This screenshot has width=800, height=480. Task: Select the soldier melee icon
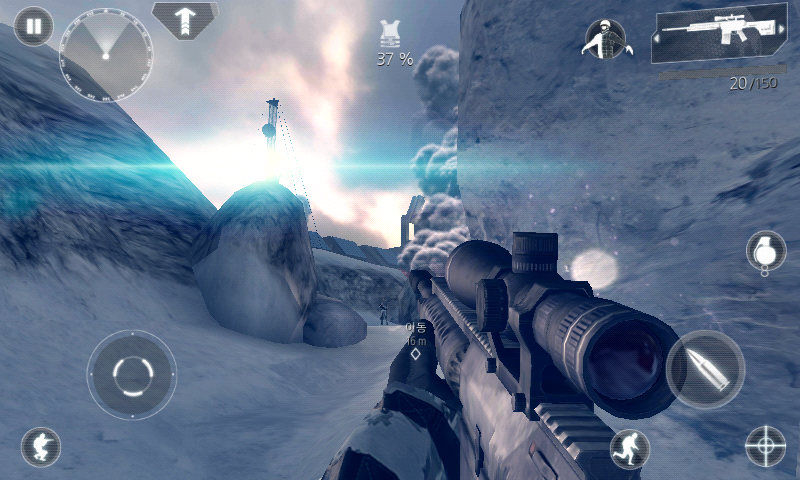pos(605,39)
